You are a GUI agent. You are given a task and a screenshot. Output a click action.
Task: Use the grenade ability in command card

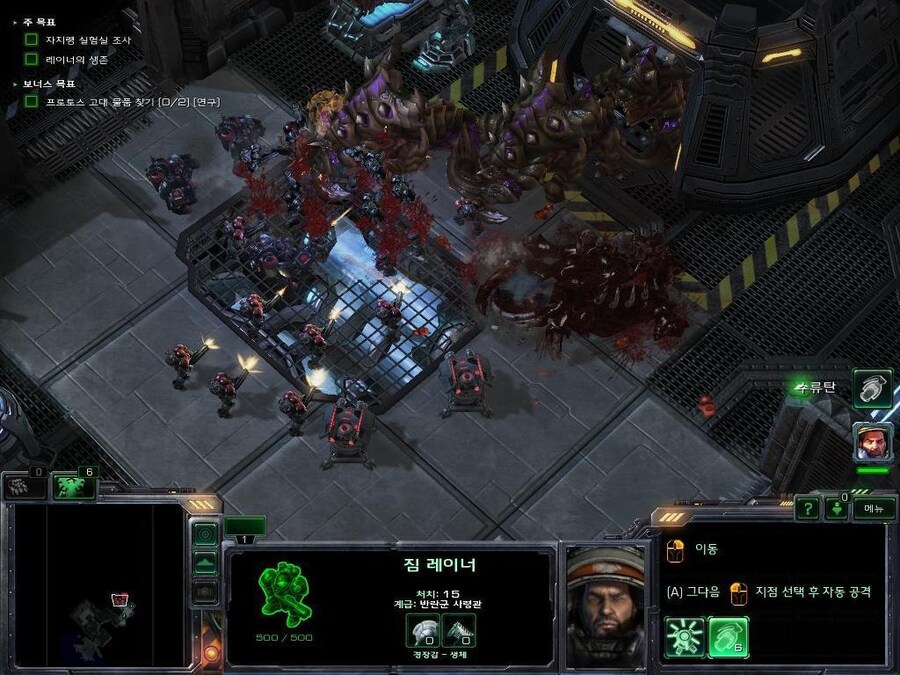tap(728, 636)
